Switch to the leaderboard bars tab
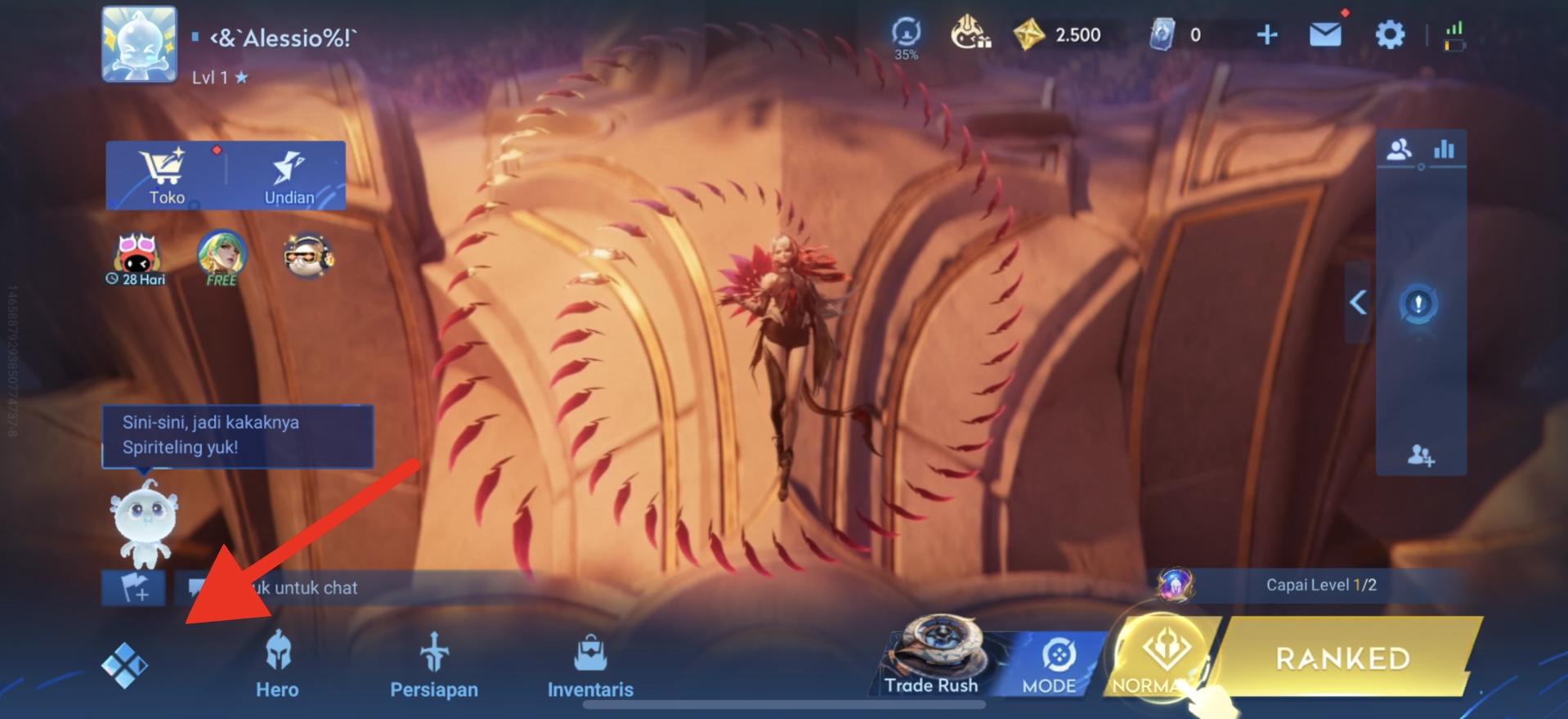Screen dimensions: 1568x719 (x=1444, y=149)
